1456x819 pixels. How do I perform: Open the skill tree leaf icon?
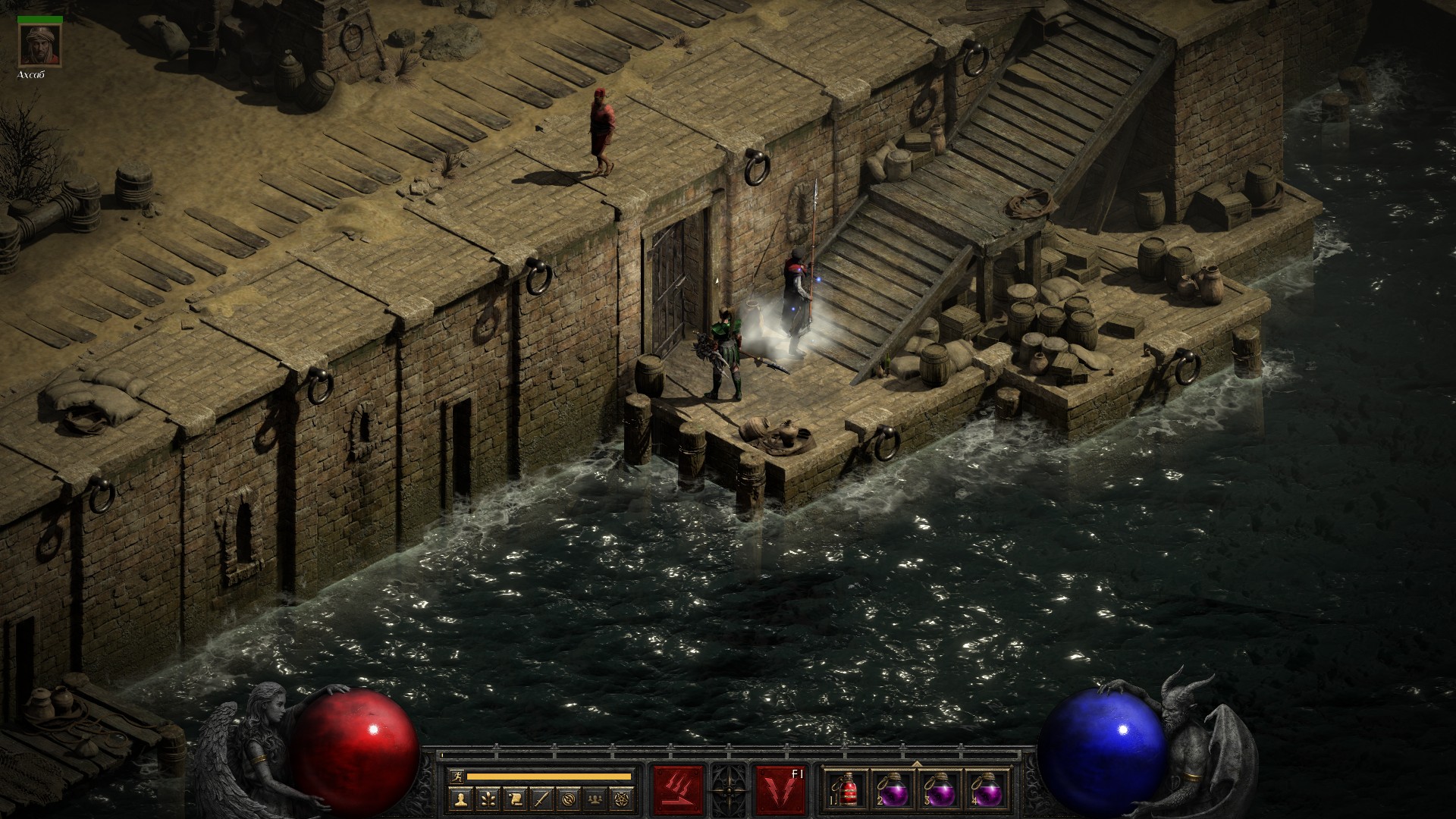[x=487, y=798]
